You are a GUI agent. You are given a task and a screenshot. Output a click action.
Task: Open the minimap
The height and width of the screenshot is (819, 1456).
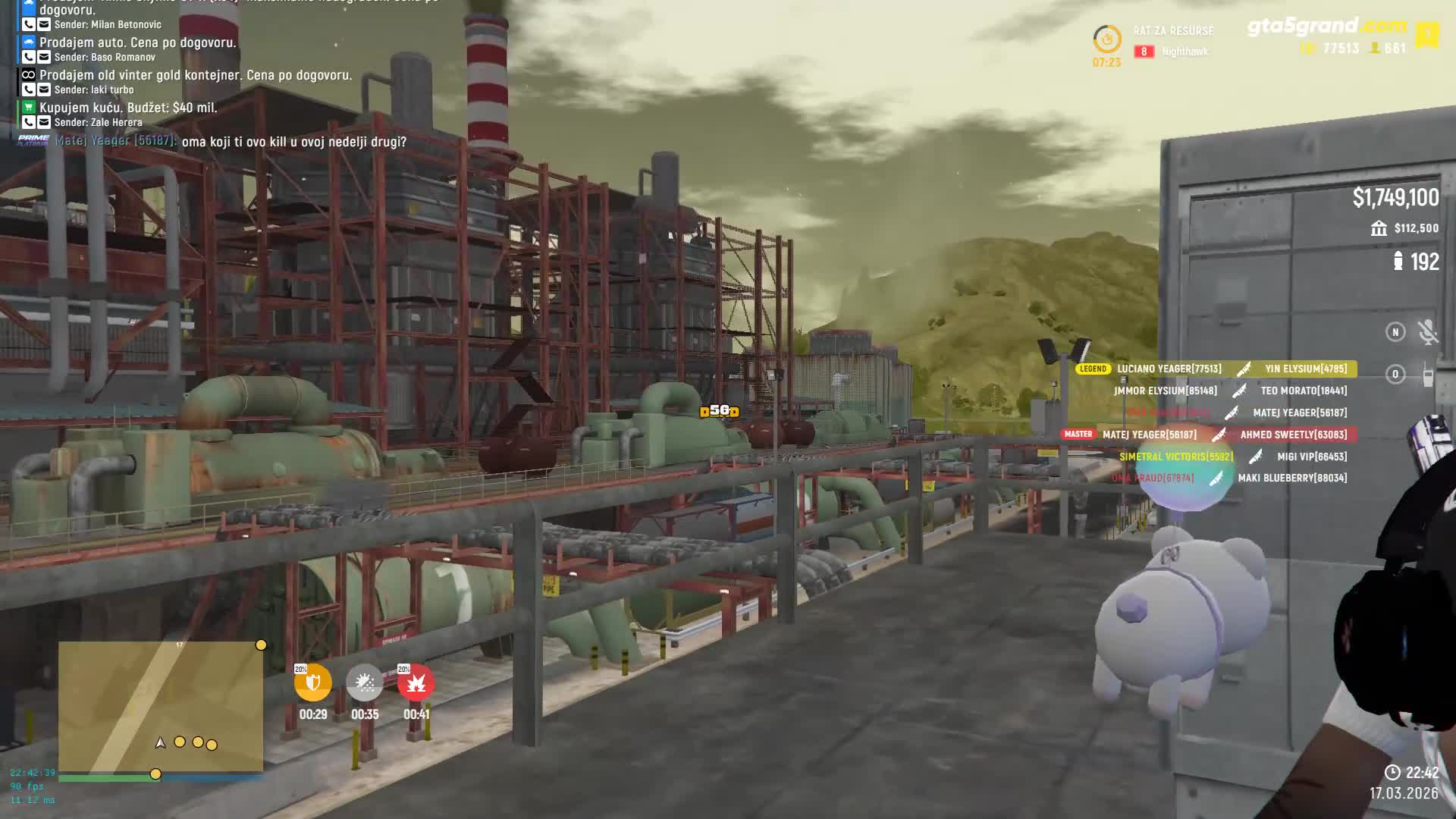click(x=161, y=707)
